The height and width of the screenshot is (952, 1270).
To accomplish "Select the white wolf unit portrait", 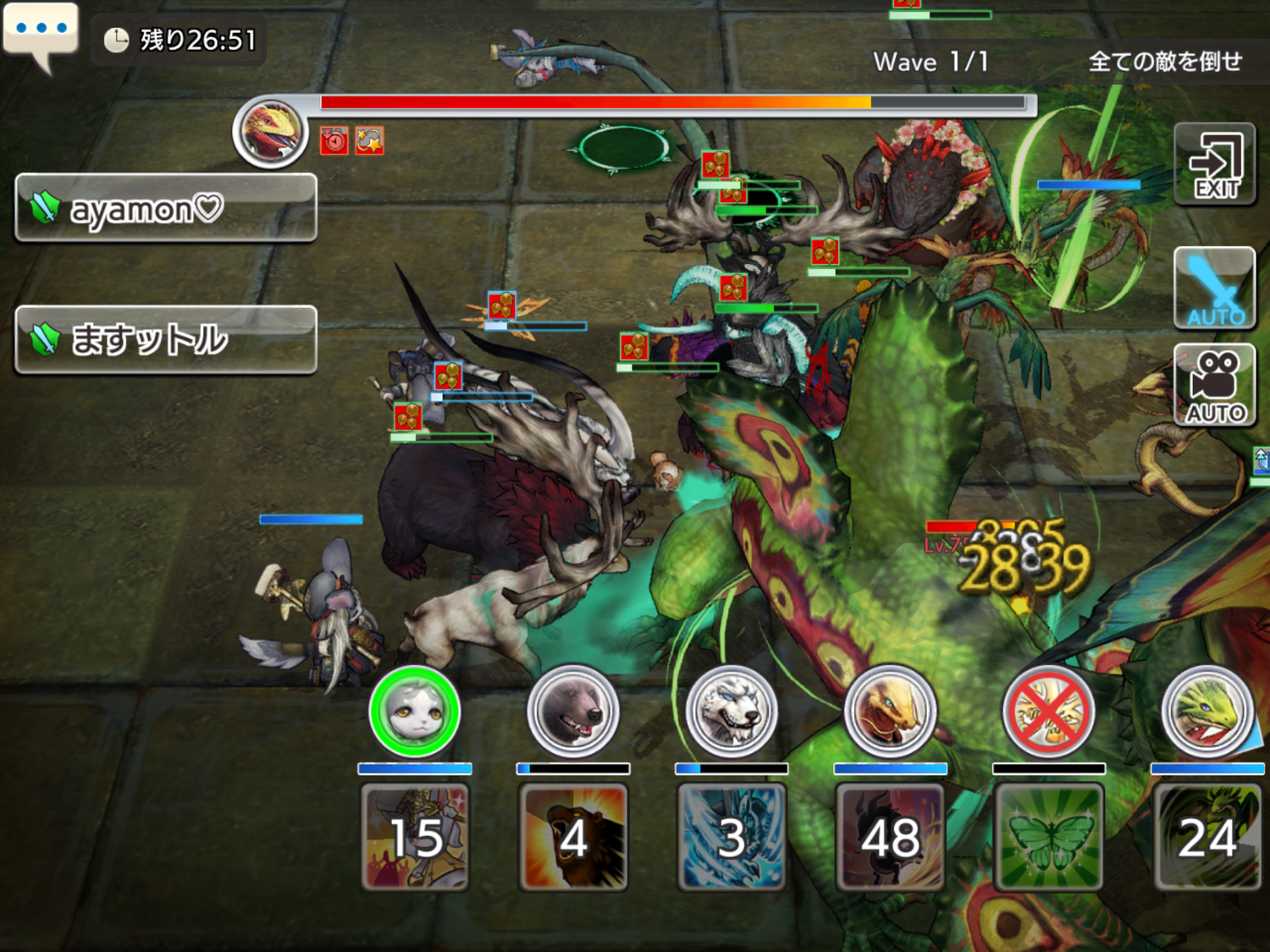I will [x=732, y=712].
